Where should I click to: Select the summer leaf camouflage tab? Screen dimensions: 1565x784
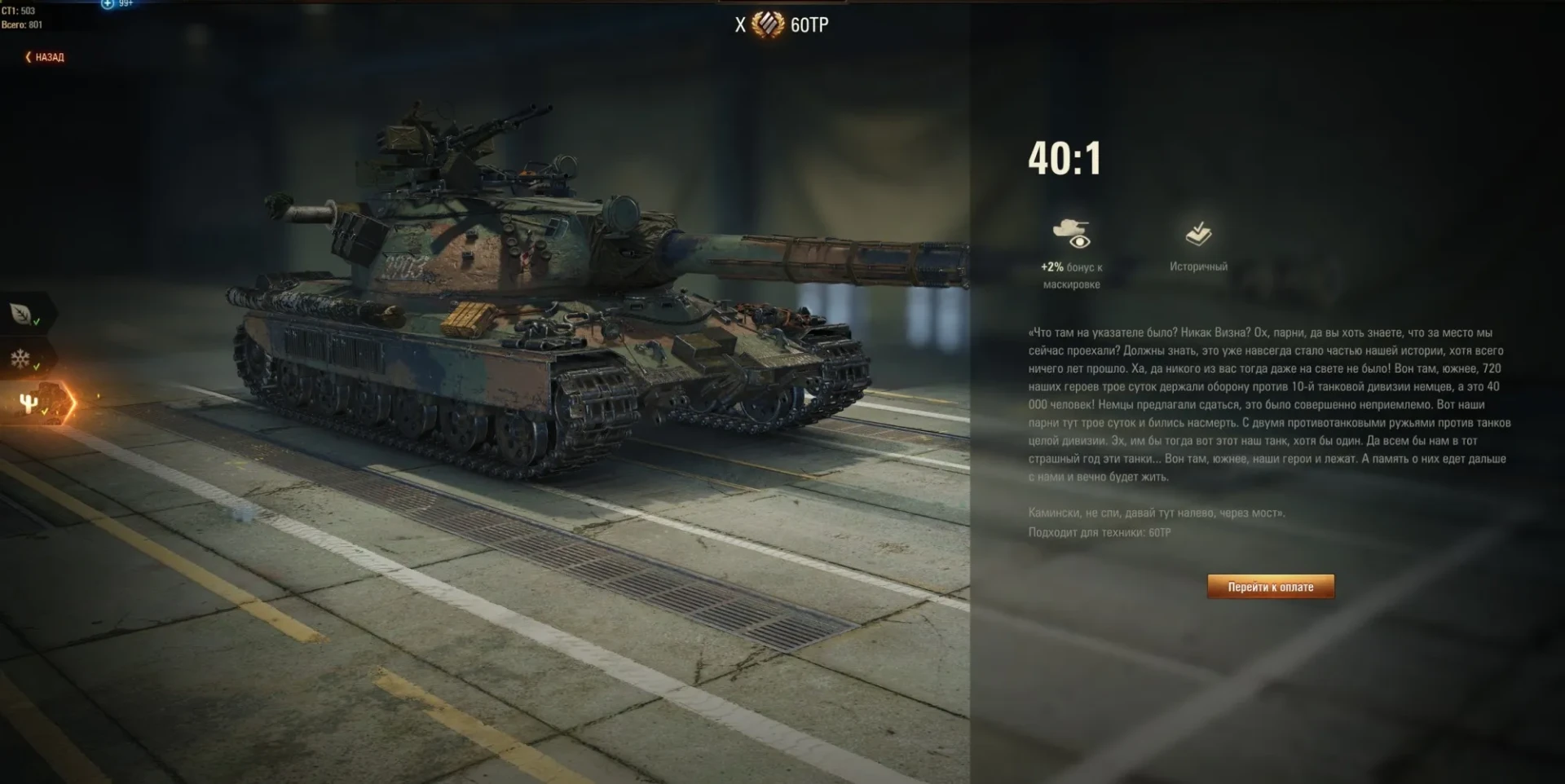(x=22, y=313)
